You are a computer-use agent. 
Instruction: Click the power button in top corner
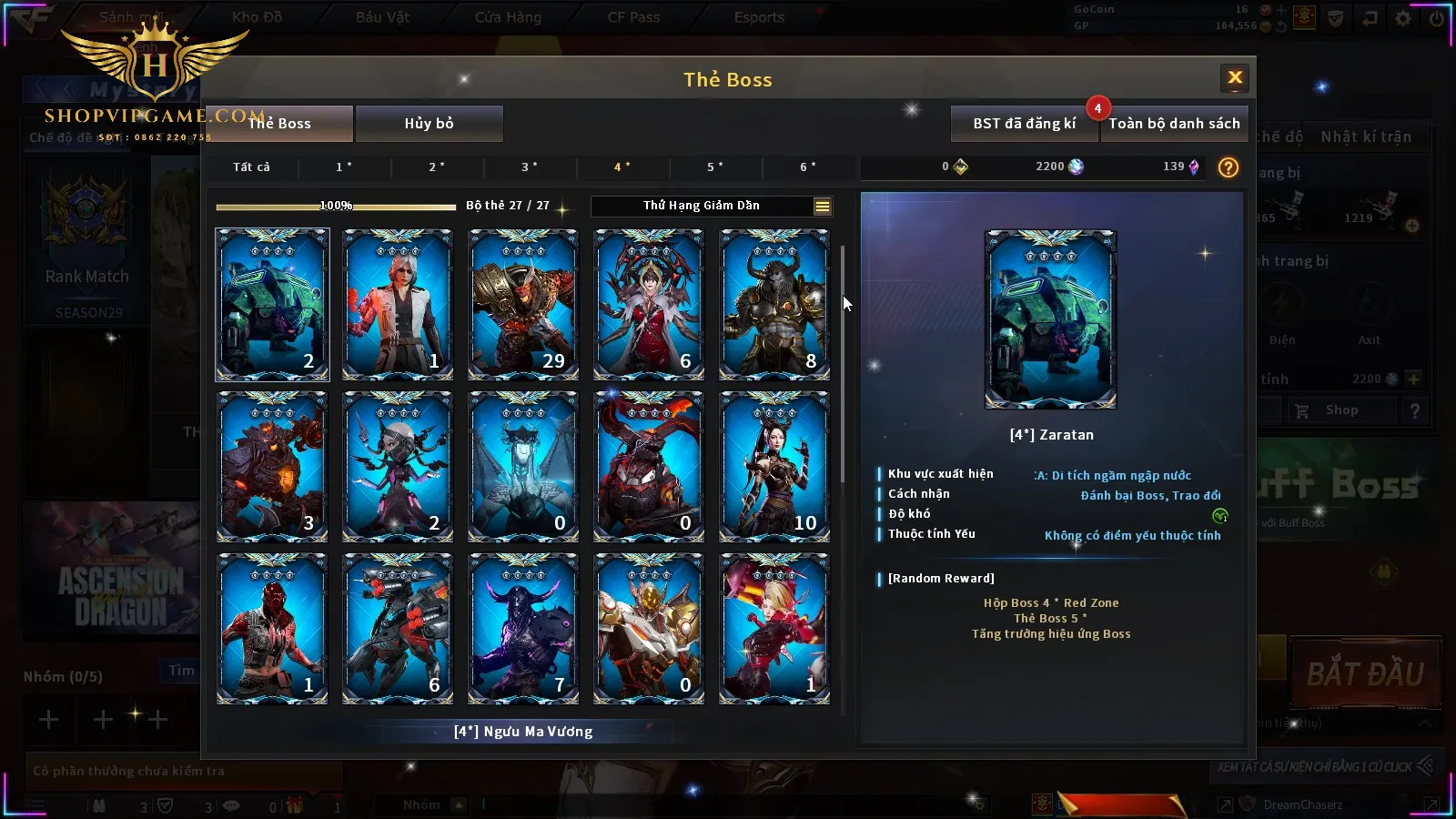coord(1437,18)
